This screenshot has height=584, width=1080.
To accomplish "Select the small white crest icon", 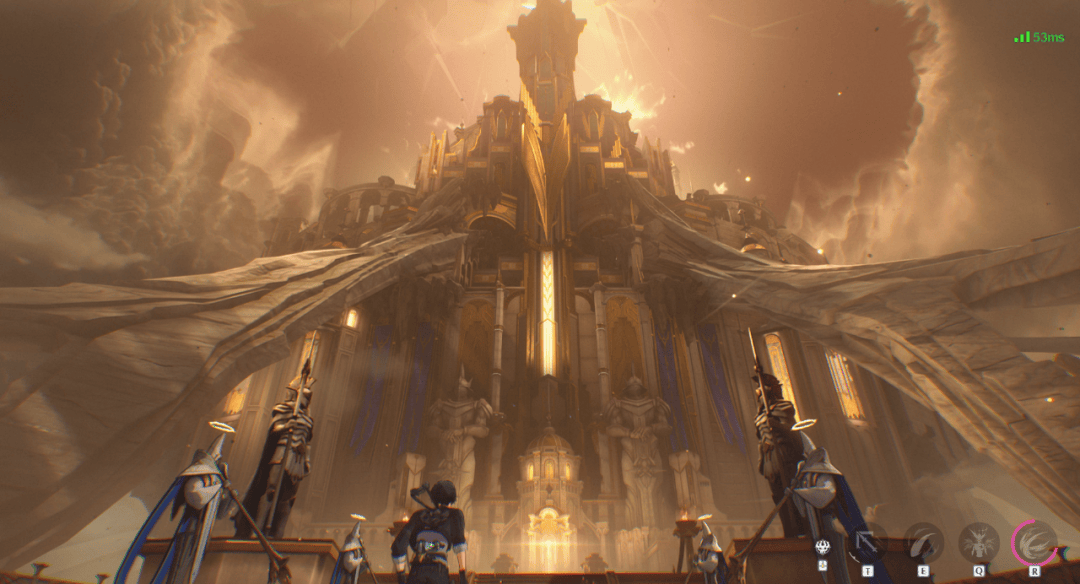I will coord(824,547).
